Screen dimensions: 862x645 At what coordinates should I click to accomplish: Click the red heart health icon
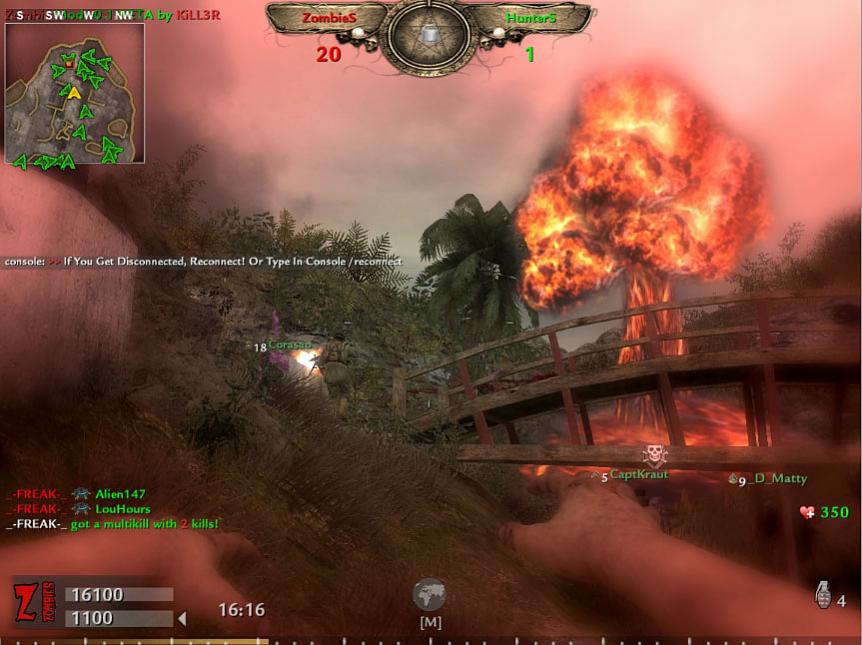pos(807,513)
